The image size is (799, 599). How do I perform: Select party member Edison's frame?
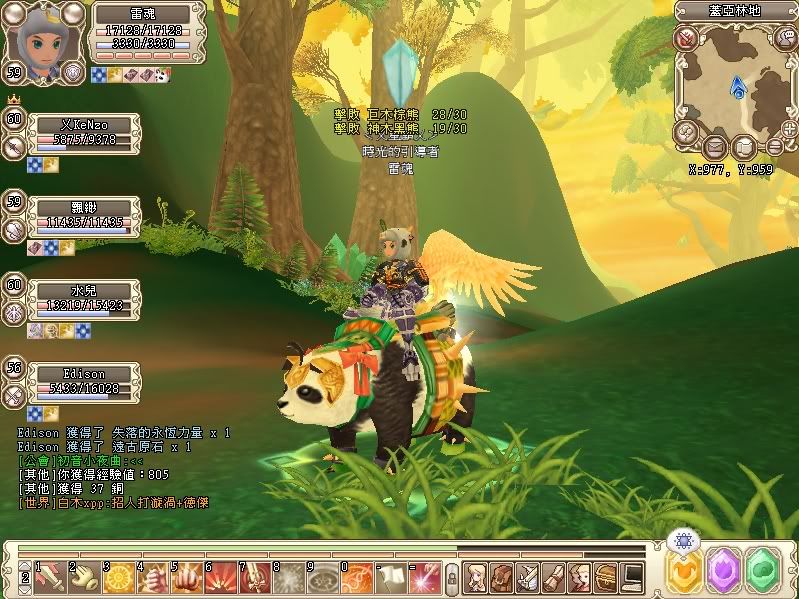(84, 380)
